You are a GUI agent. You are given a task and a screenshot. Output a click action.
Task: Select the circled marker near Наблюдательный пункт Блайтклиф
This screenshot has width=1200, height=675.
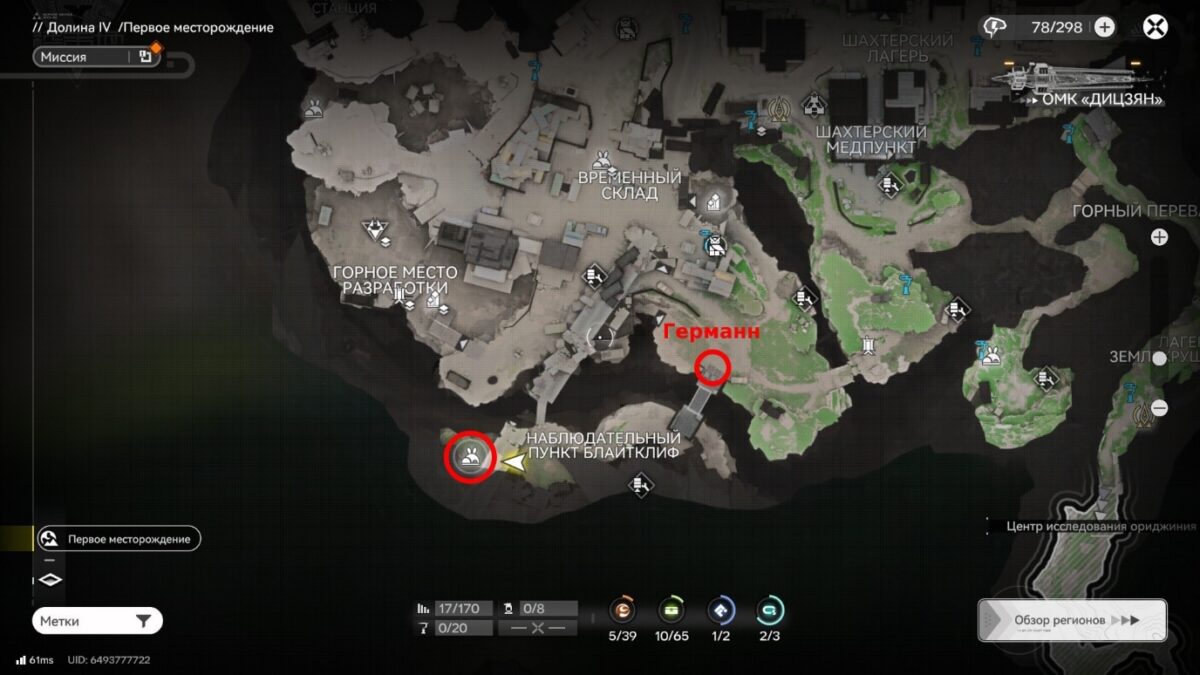click(x=470, y=458)
